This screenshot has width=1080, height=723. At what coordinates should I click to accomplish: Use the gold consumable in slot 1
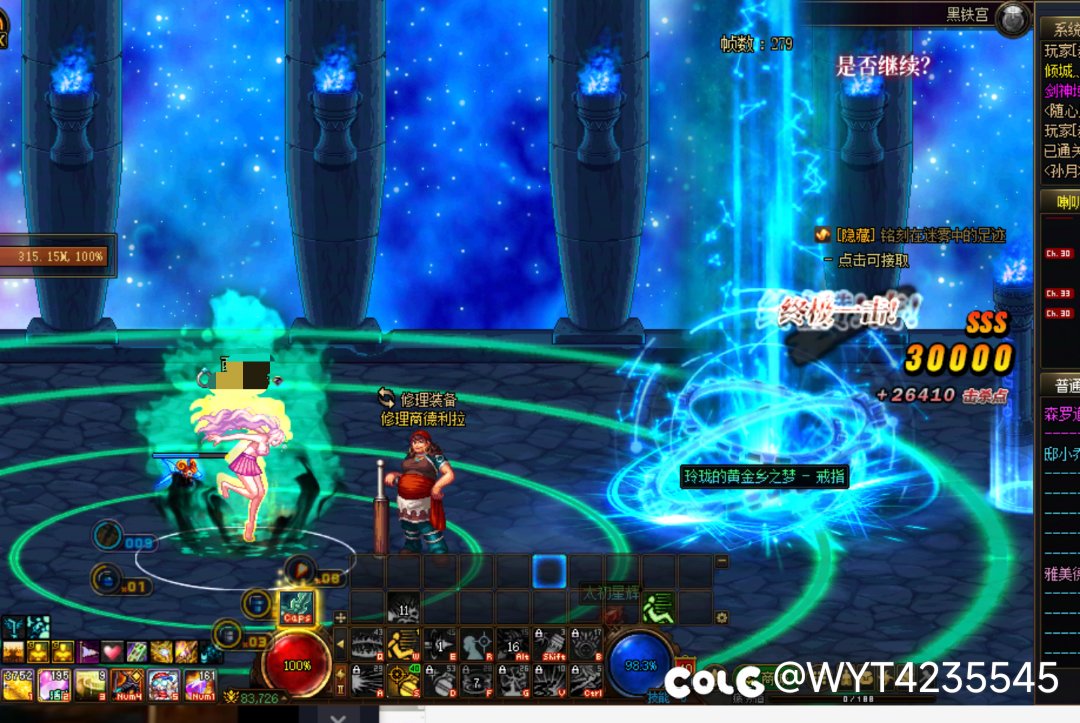[18, 685]
